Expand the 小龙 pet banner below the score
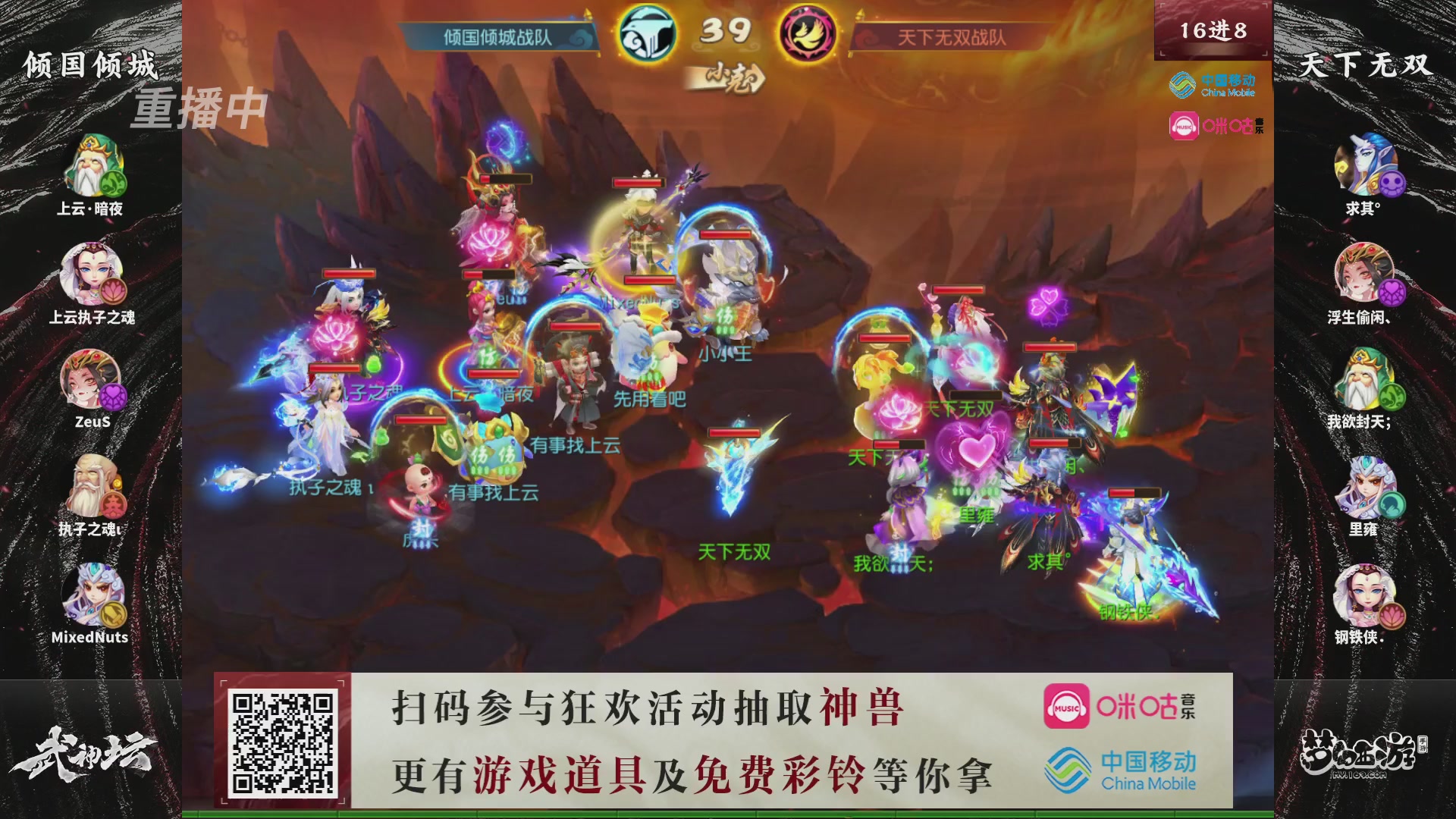Screen dimensions: 1456x819 click(x=726, y=79)
